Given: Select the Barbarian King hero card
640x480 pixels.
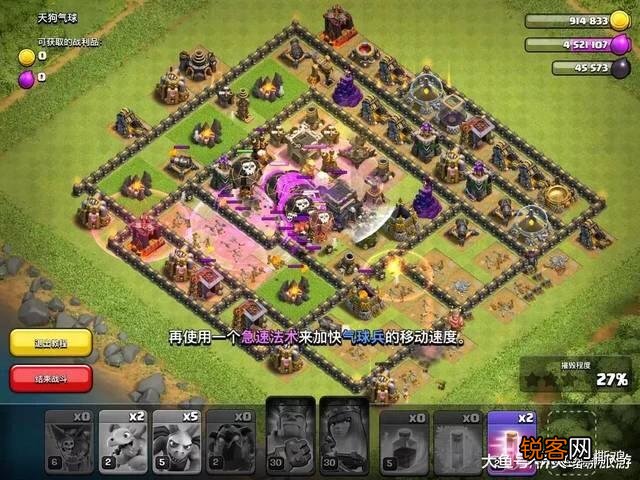Looking at the screenshot, I should (x=288, y=436).
